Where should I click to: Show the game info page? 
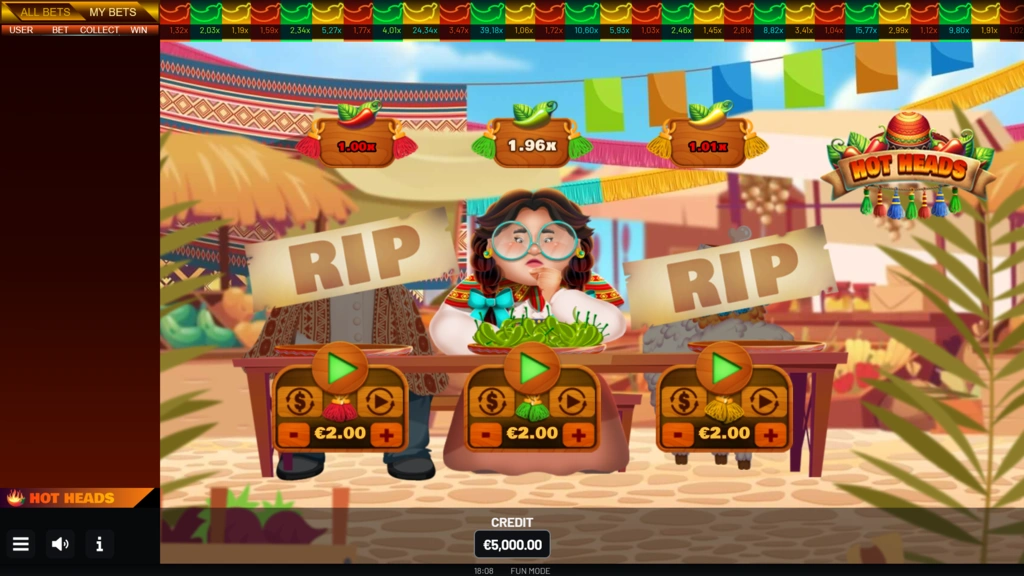99,544
